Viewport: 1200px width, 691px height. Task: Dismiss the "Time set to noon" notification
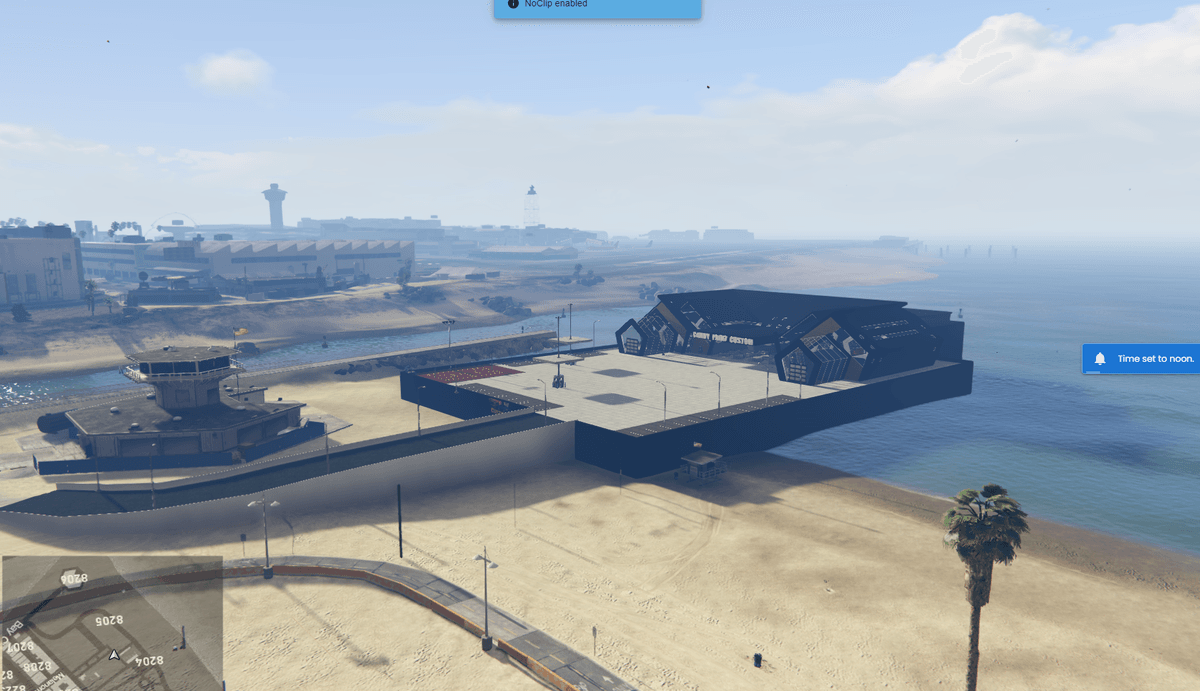point(1142,359)
